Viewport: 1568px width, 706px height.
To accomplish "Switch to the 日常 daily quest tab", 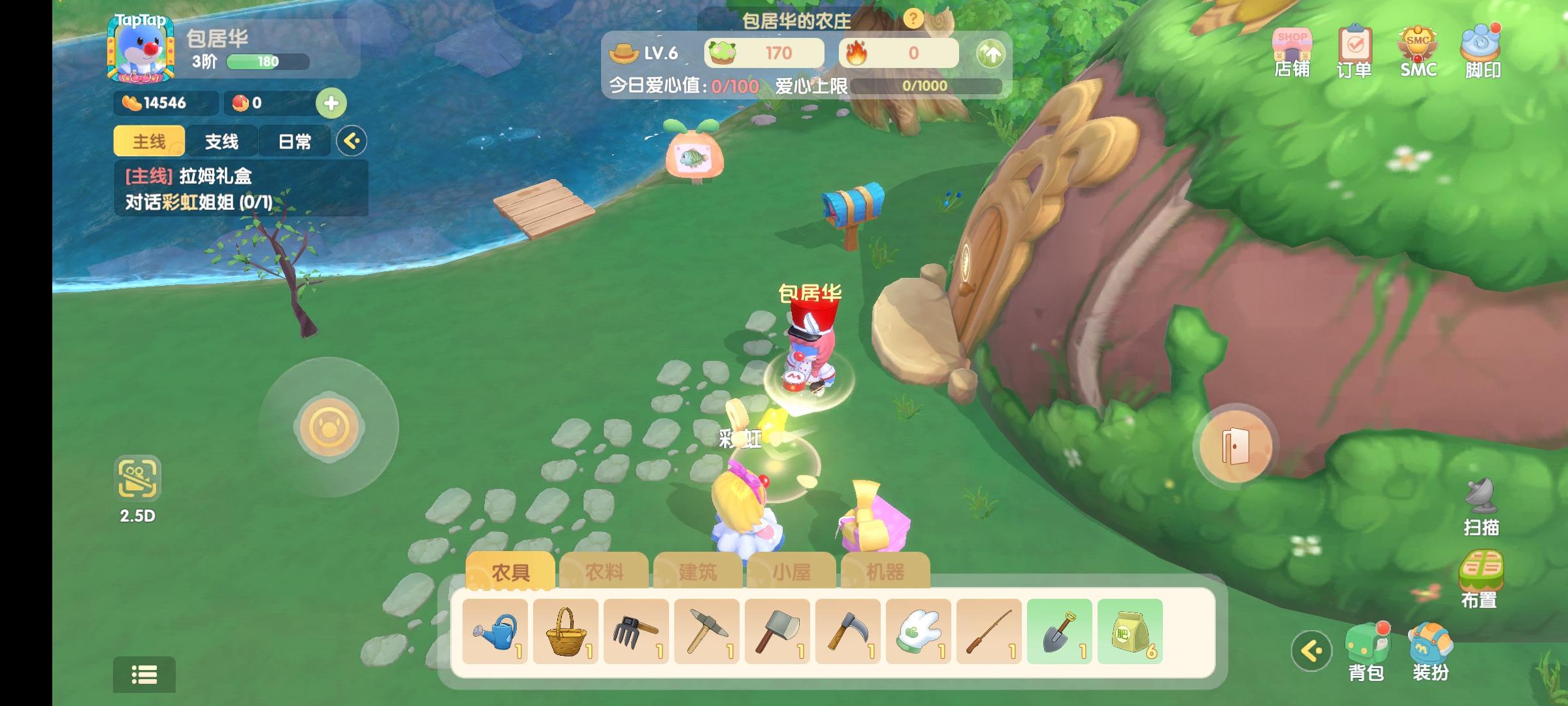I will (x=295, y=141).
